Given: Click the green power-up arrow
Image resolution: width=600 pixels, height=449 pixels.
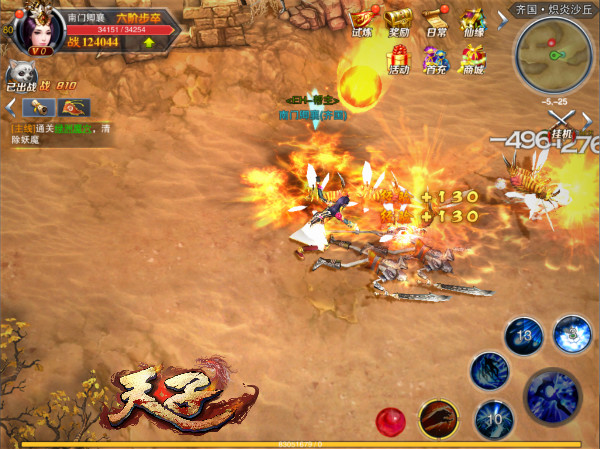Looking at the screenshot, I should tap(149, 42).
